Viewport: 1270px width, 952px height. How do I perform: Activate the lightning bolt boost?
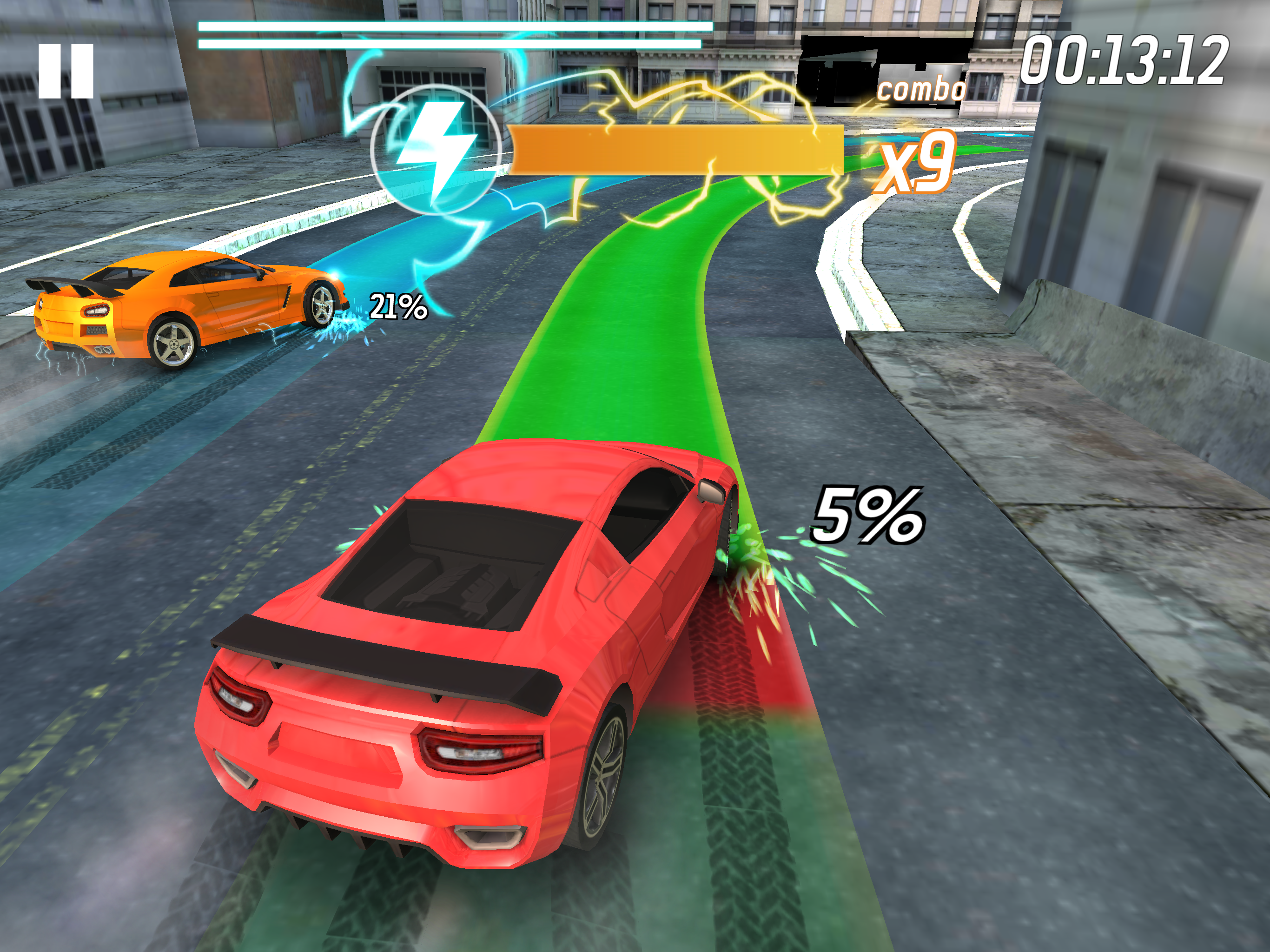[x=435, y=149]
